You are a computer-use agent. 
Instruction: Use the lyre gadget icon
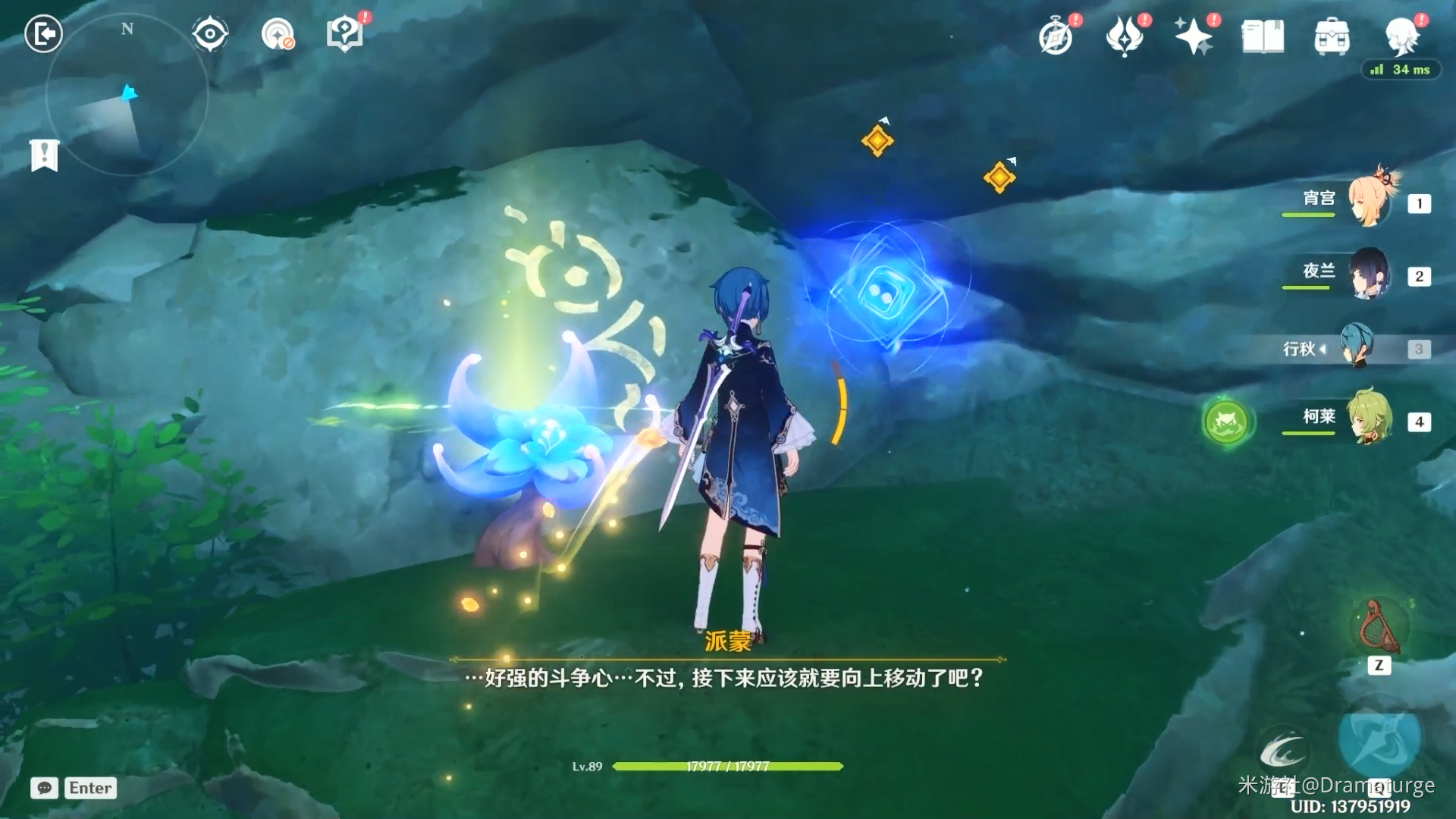click(1379, 627)
